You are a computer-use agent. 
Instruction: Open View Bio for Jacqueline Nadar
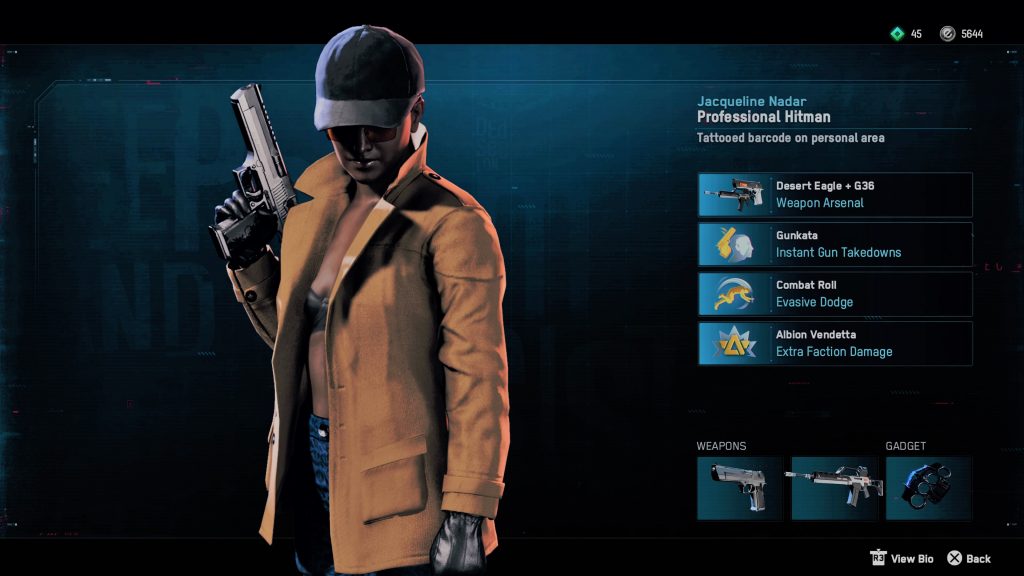pos(901,558)
